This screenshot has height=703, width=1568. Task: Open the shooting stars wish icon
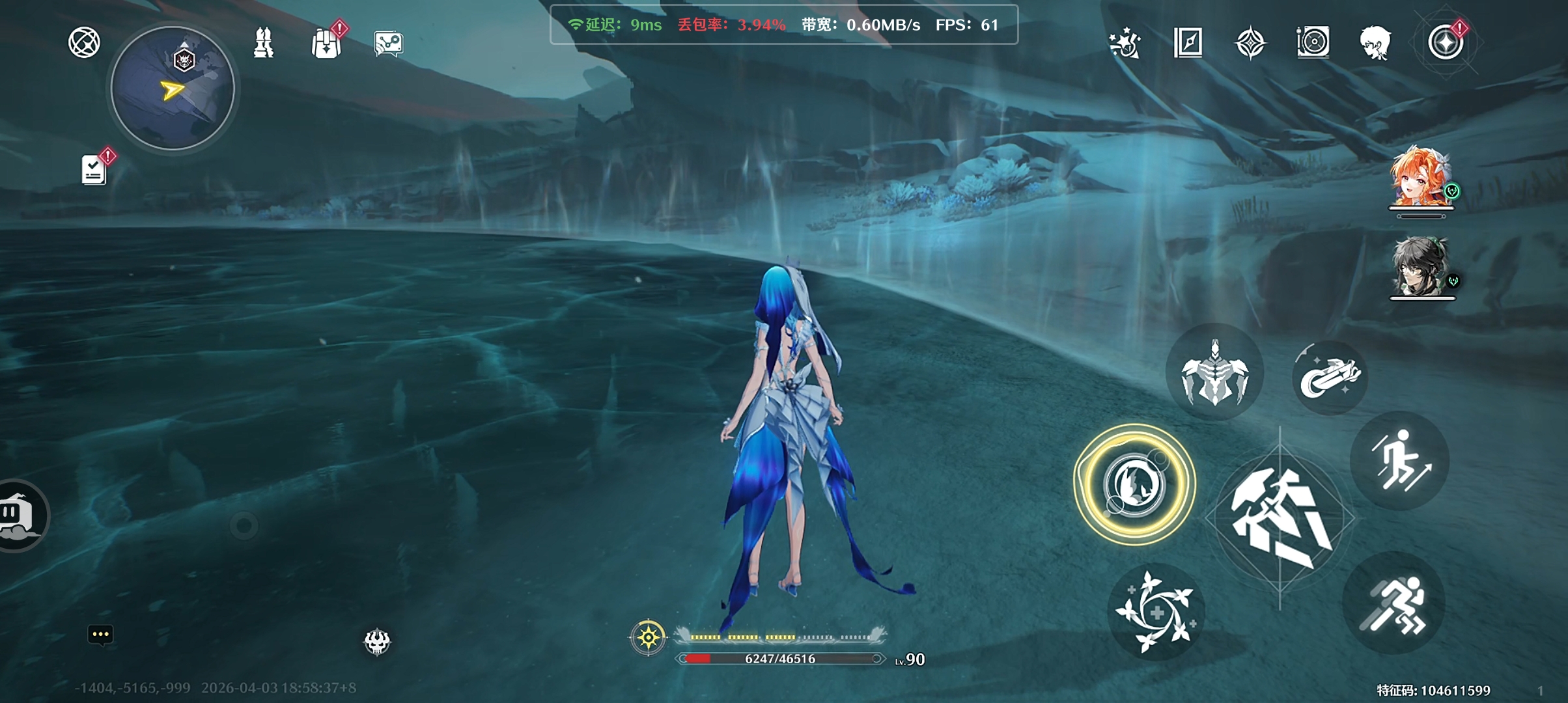pos(1125,44)
